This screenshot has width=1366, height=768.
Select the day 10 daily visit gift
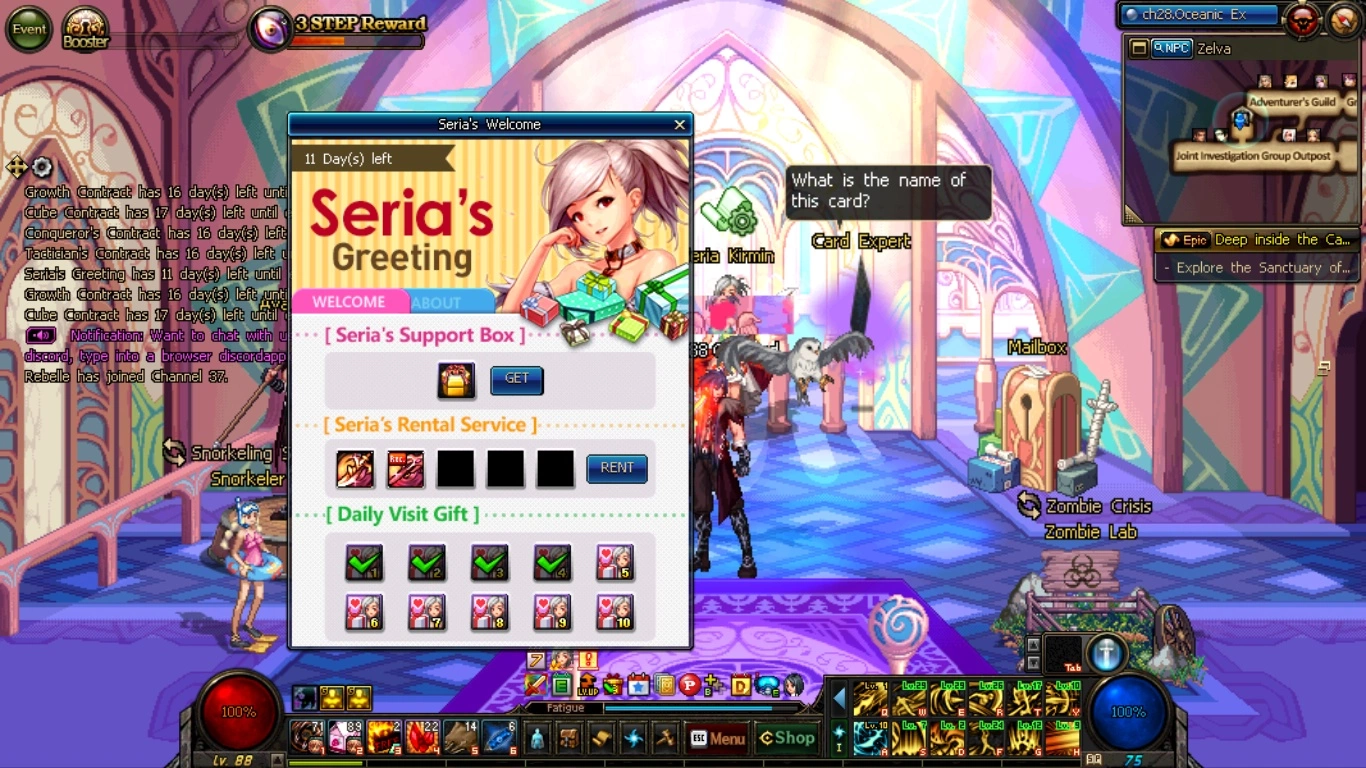pos(614,612)
